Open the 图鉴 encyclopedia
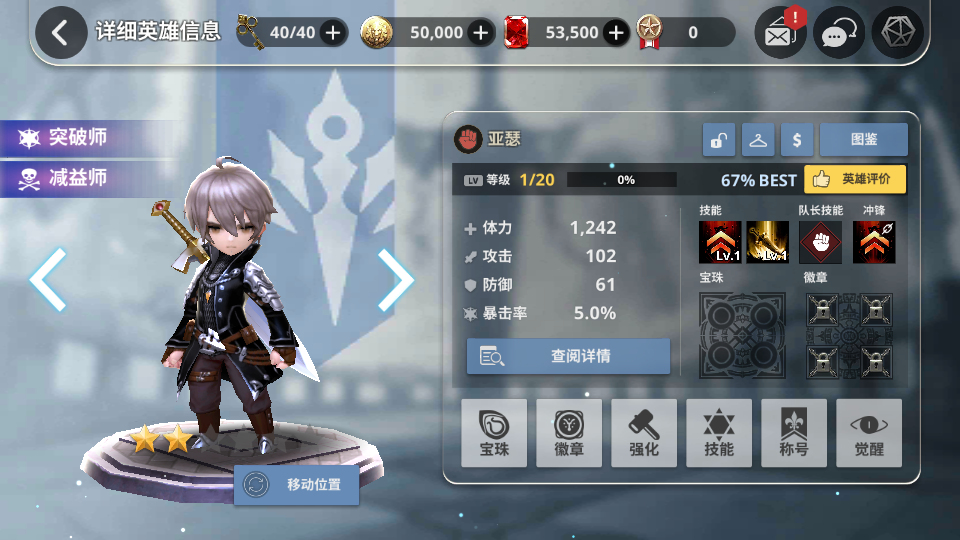 tap(863, 141)
